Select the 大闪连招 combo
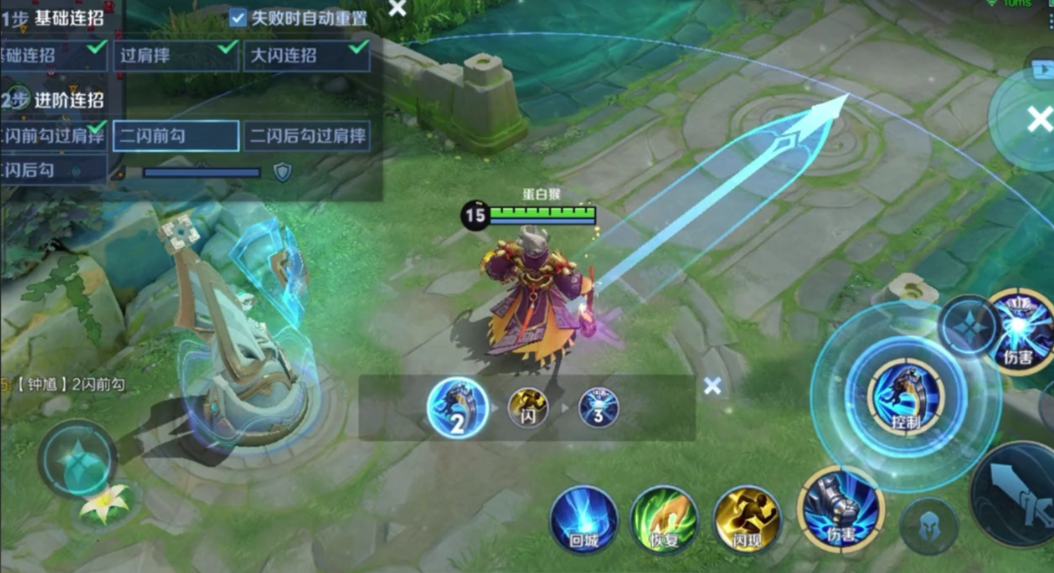The height and width of the screenshot is (573, 1054). tap(306, 56)
